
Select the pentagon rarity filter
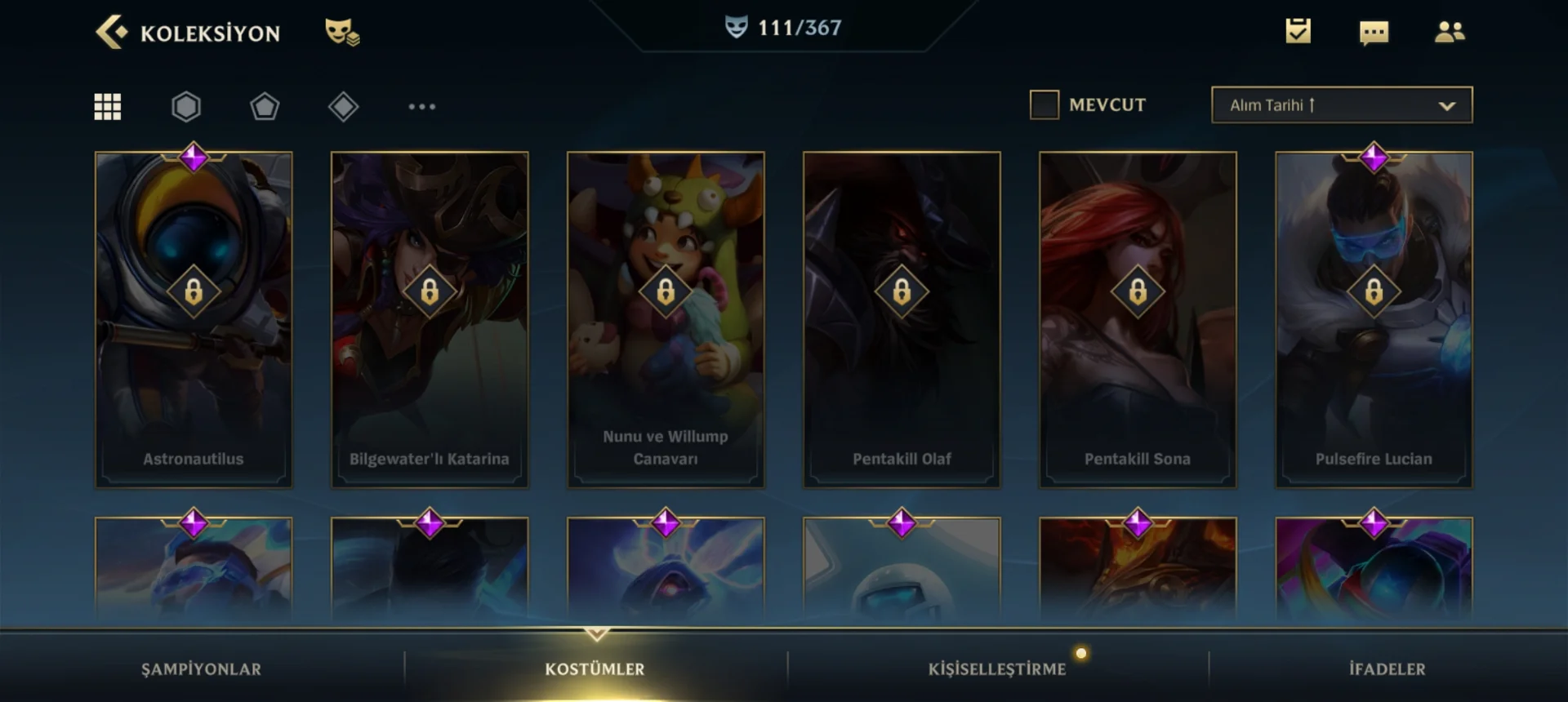click(x=265, y=106)
